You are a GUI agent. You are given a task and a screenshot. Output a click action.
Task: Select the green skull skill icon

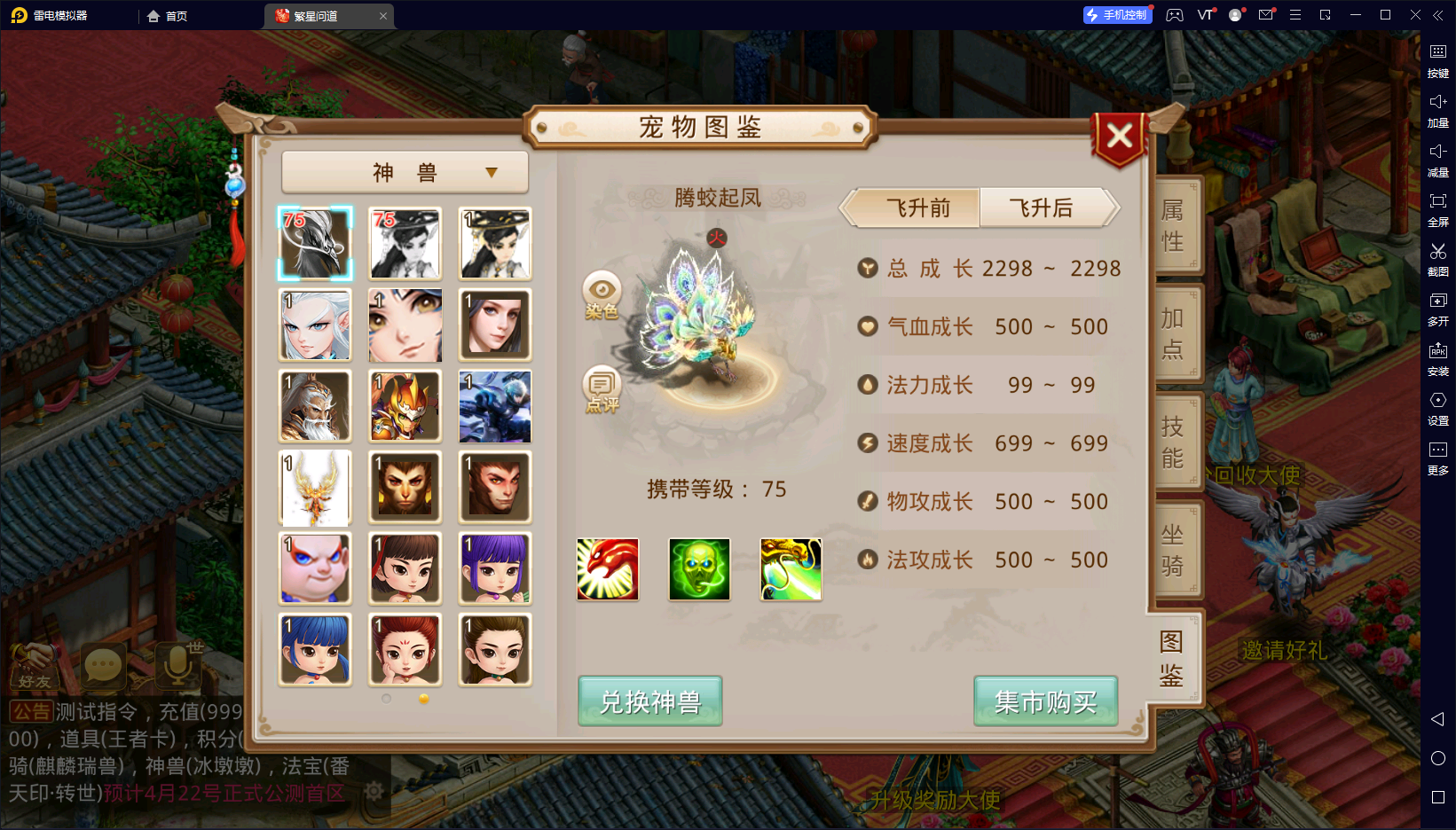[x=699, y=569]
